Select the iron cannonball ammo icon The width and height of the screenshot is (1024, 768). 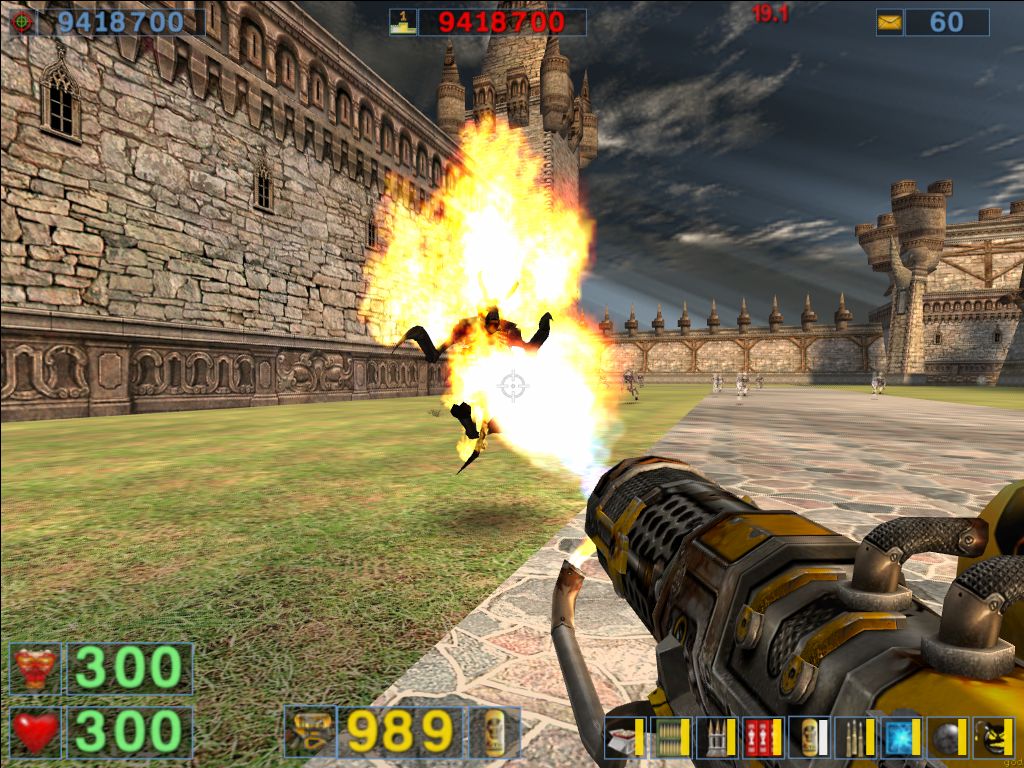pos(945,737)
